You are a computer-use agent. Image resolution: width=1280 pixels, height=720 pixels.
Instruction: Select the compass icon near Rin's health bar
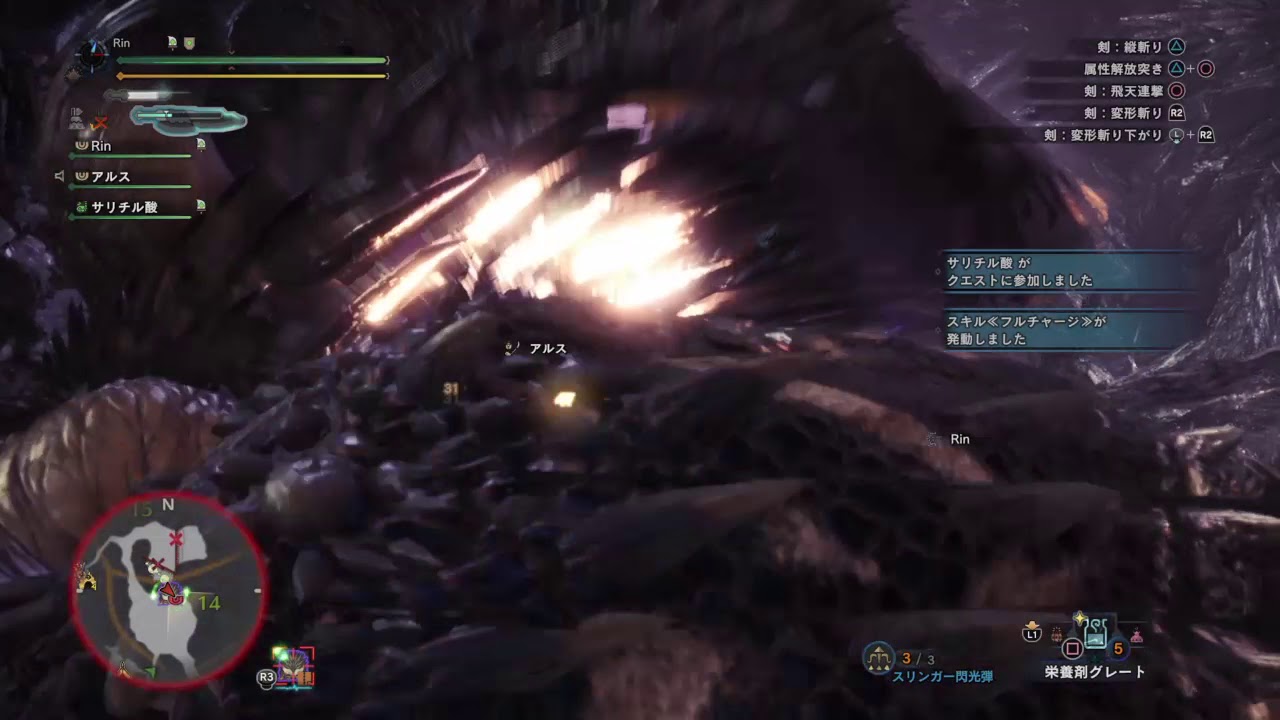pyautogui.click(x=91, y=55)
